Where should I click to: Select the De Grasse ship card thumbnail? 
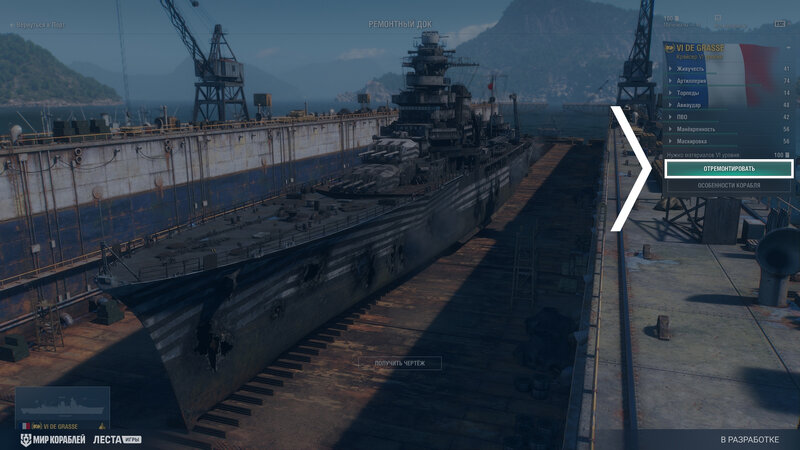click(x=62, y=410)
